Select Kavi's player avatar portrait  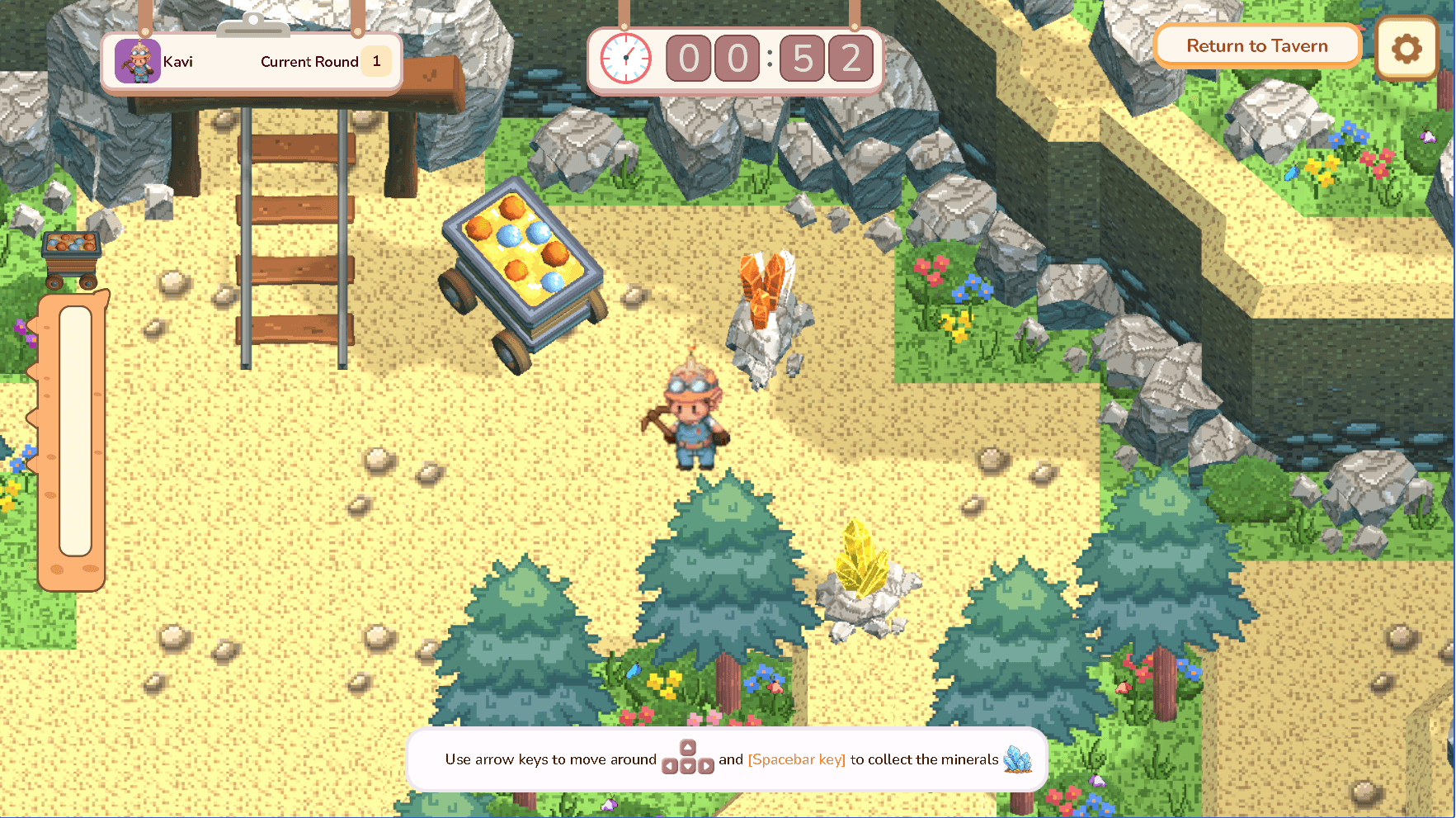coord(137,61)
